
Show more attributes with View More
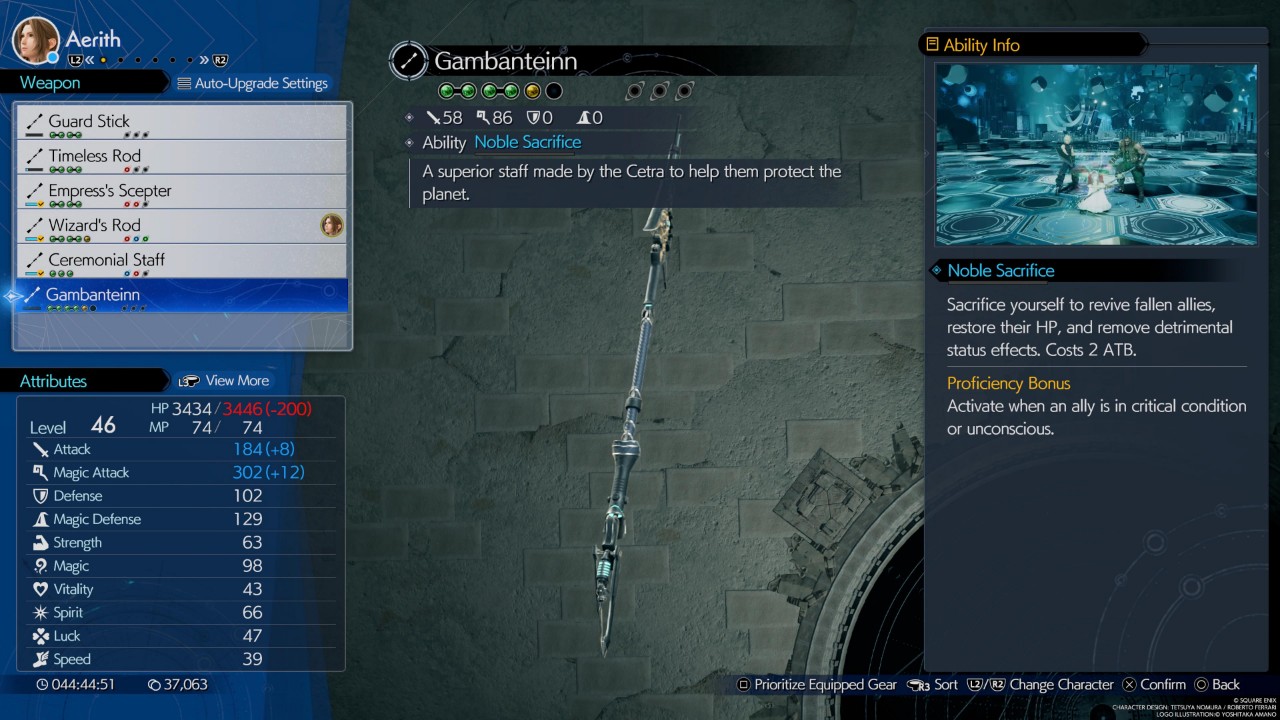pyautogui.click(x=224, y=381)
